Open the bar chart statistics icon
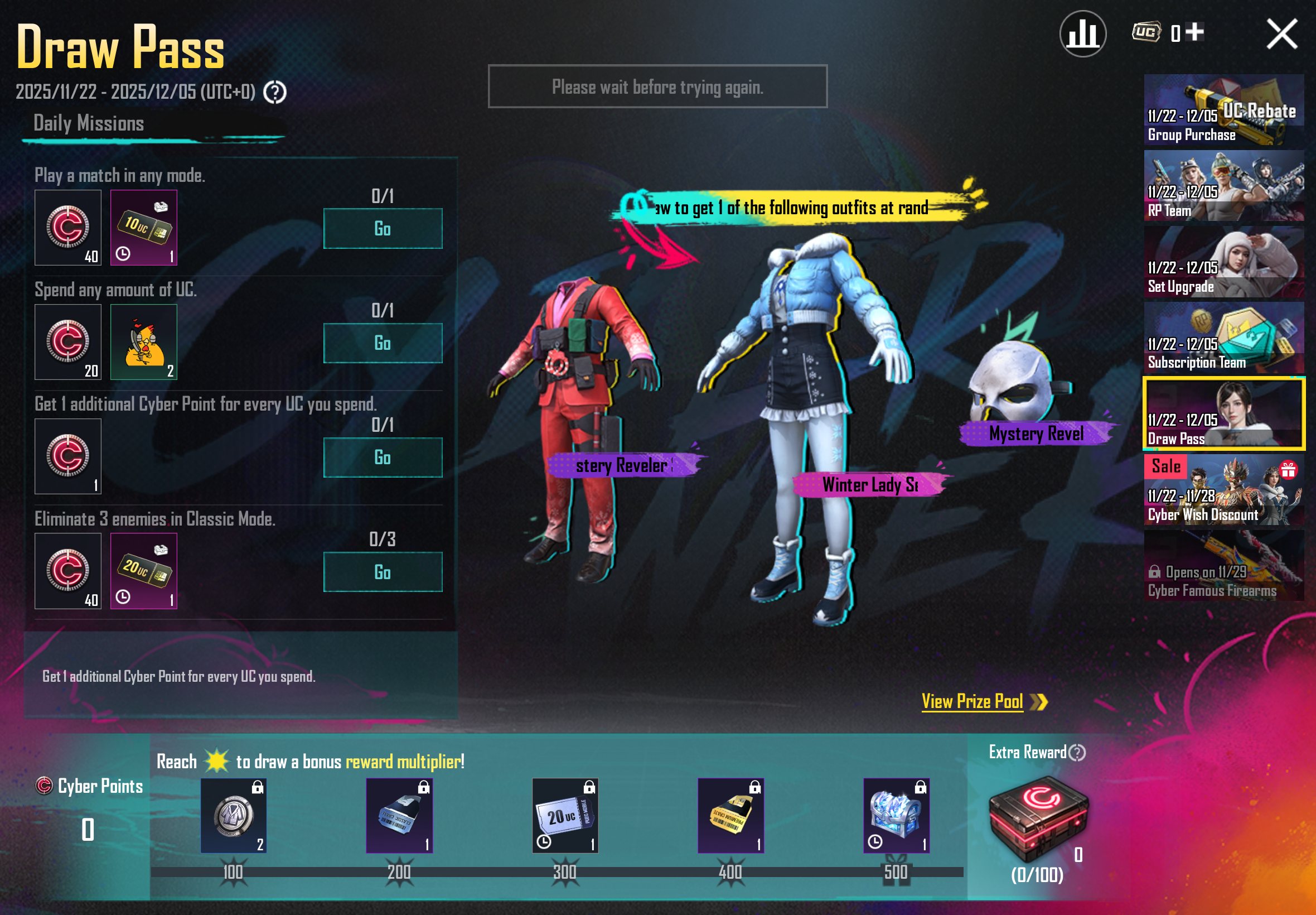 point(1082,34)
